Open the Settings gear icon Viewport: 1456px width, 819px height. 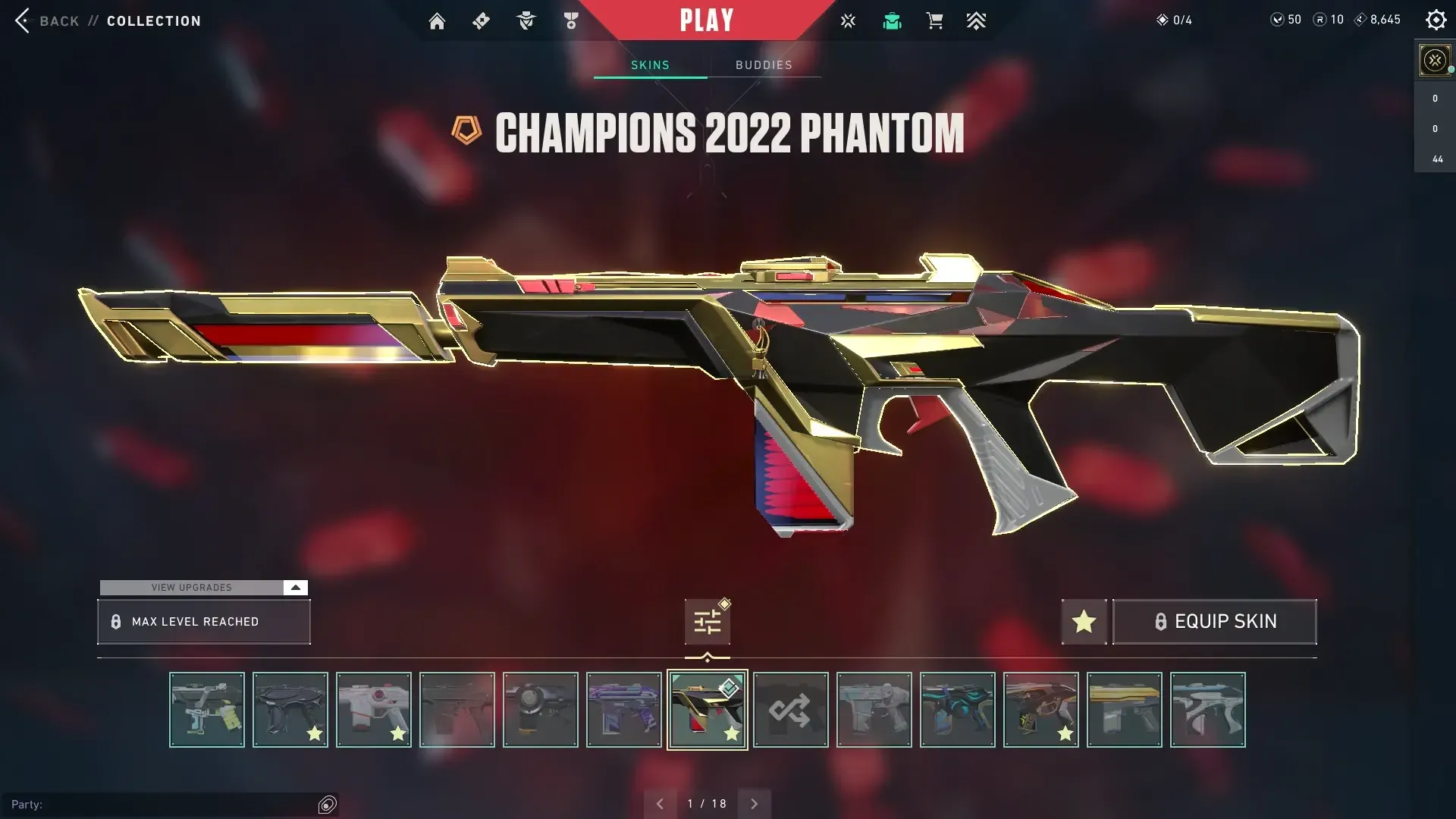point(1436,20)
